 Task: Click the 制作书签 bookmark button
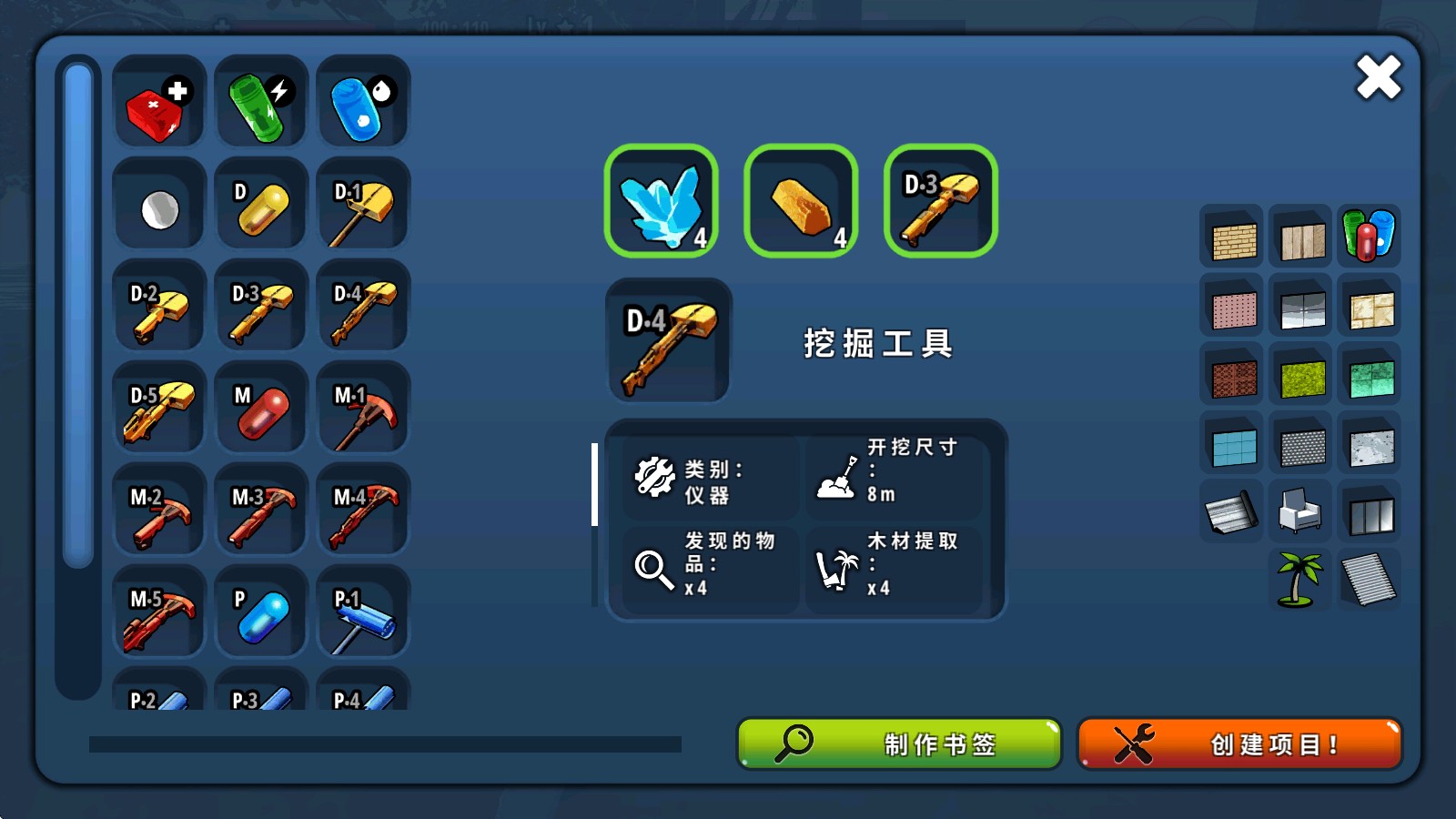point(897,743)
